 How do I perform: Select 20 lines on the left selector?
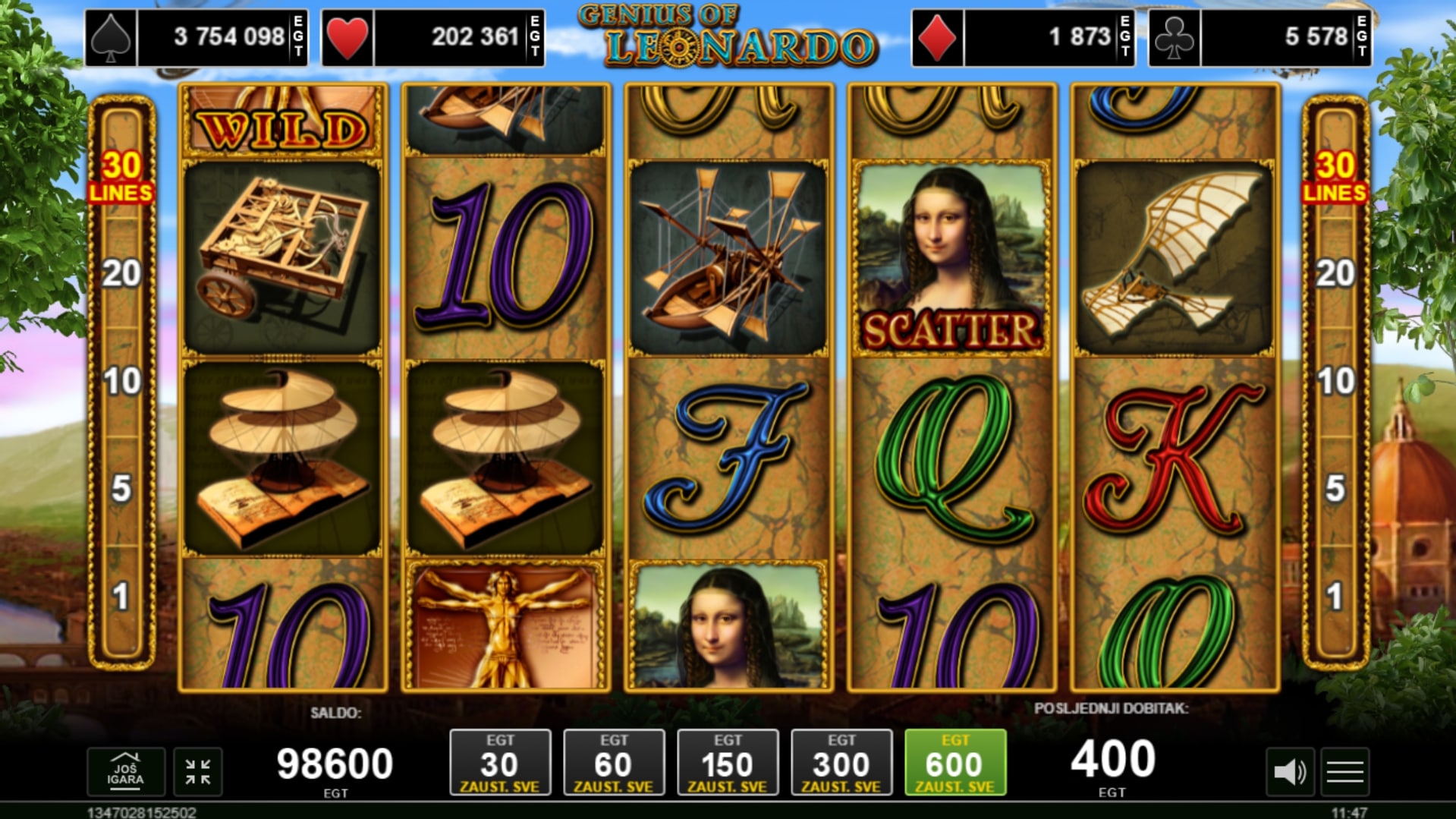coord(121,273)
